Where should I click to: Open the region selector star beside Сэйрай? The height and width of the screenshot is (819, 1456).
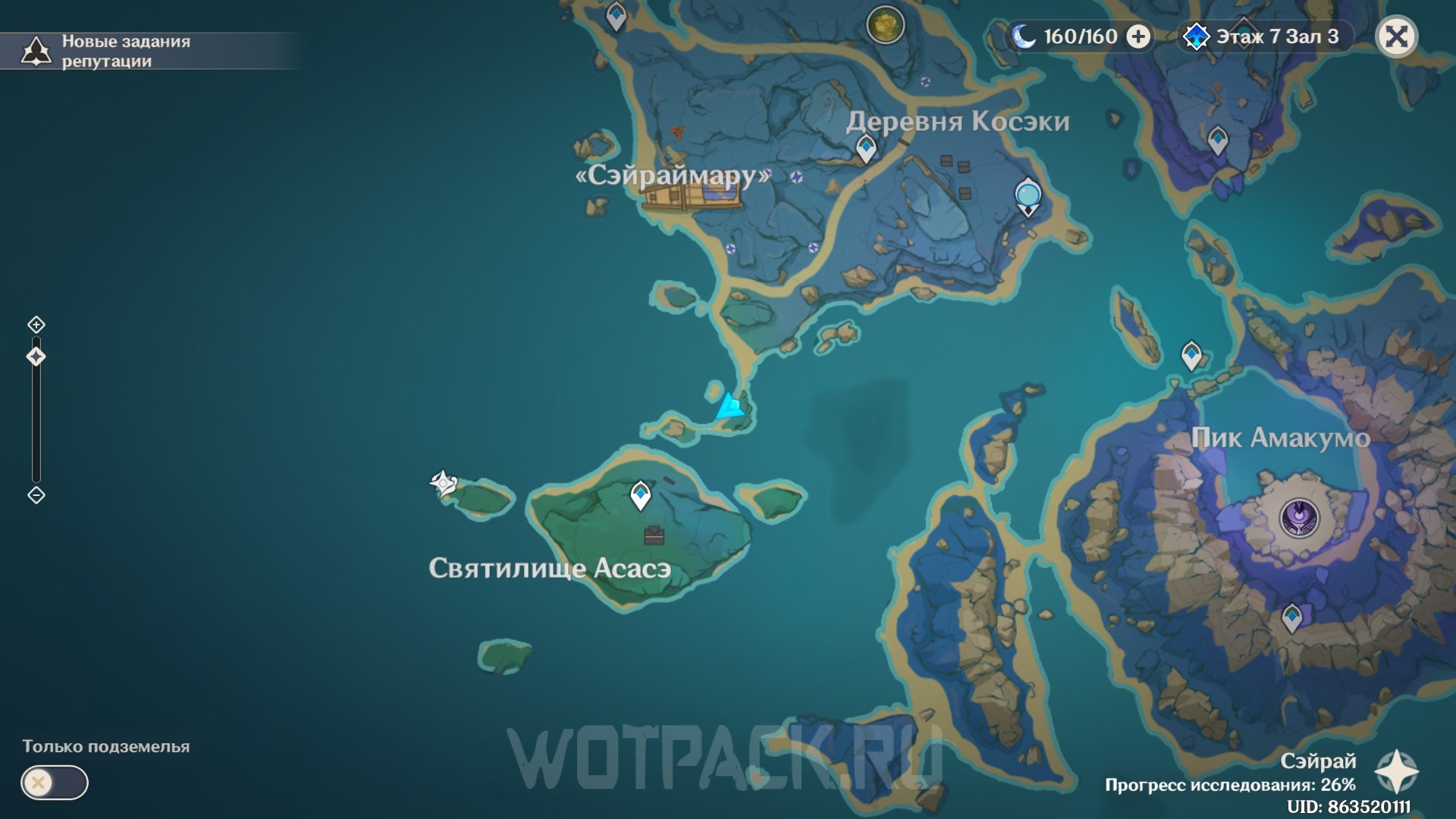click(x=1396, y=772)
